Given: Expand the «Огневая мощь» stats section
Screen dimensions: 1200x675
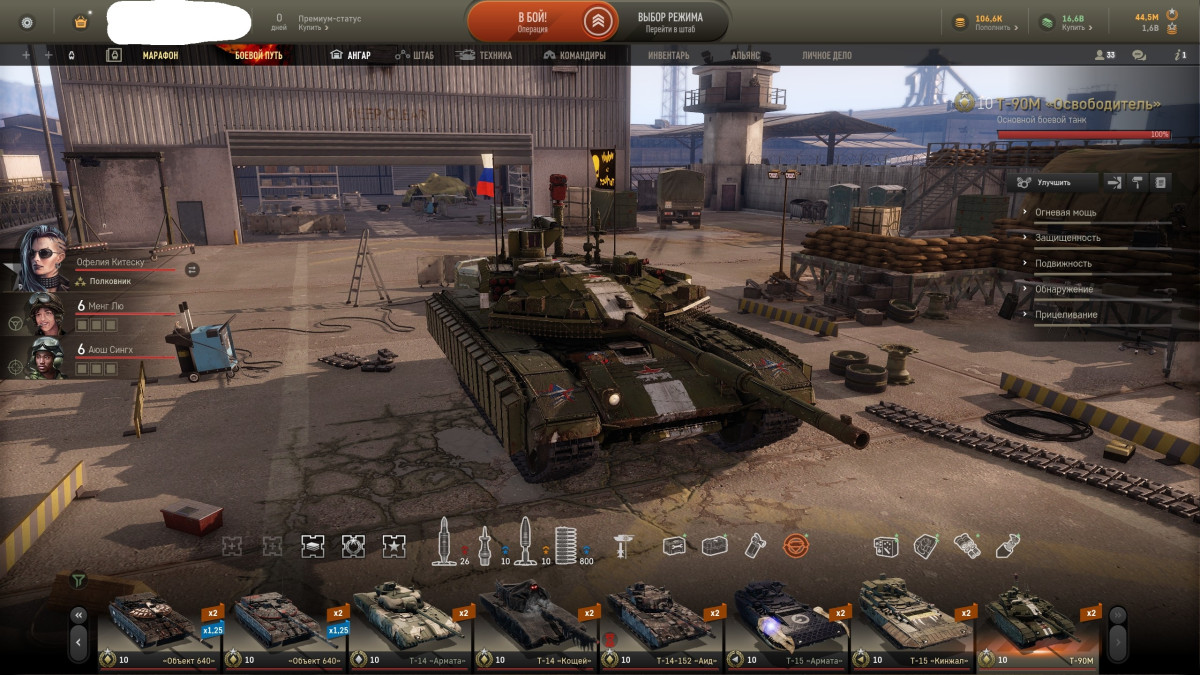Looking at the screenshot, I should (x=1065, y=213).
